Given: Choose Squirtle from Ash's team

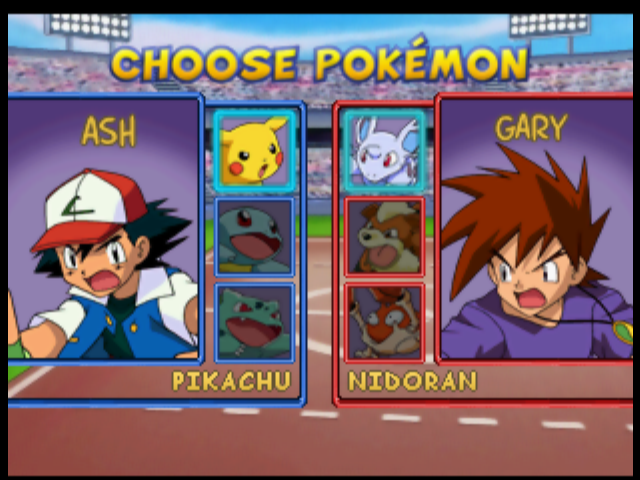Looking at the screenshot, I should [x=255, y=236].
